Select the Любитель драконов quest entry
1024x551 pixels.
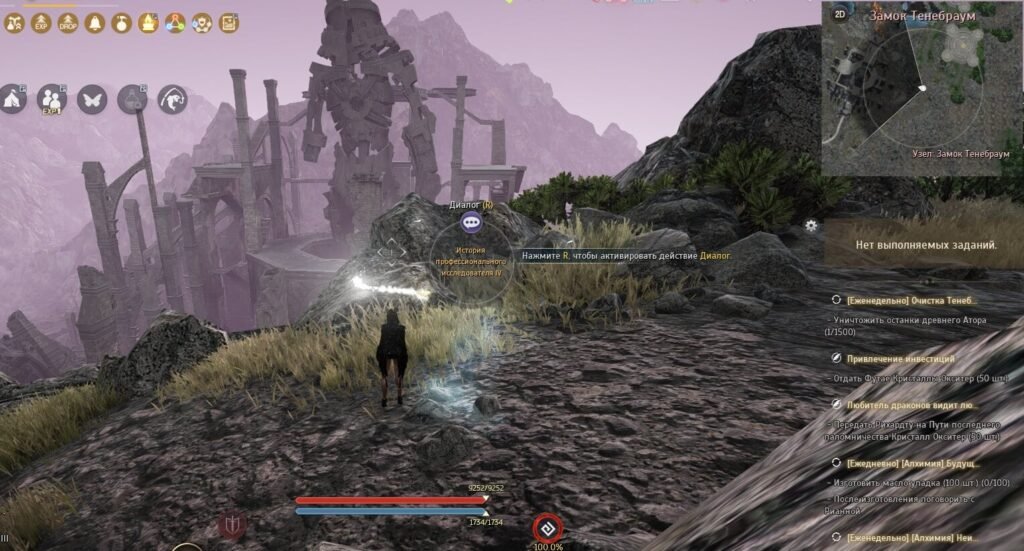[912, 405]
